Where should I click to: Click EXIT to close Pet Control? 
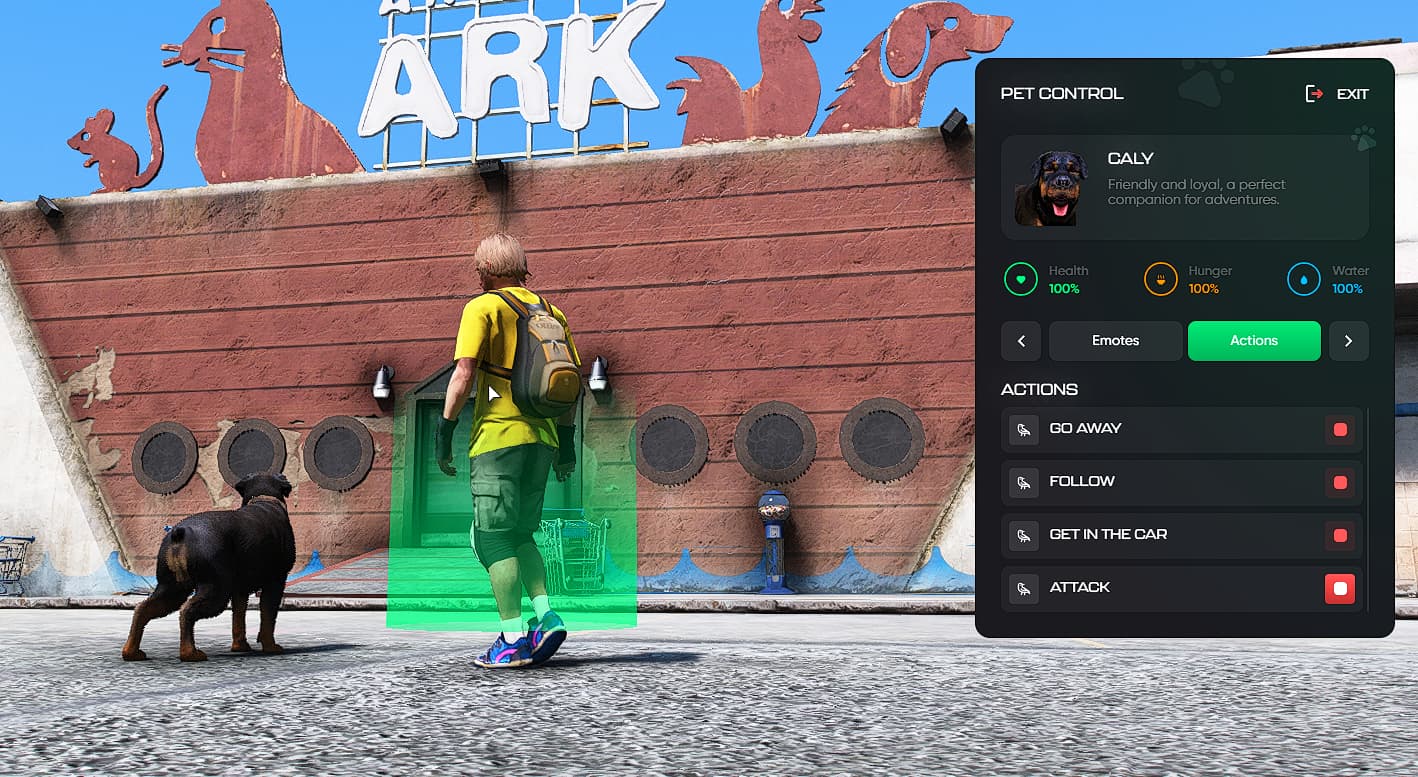coord(1354,93)
